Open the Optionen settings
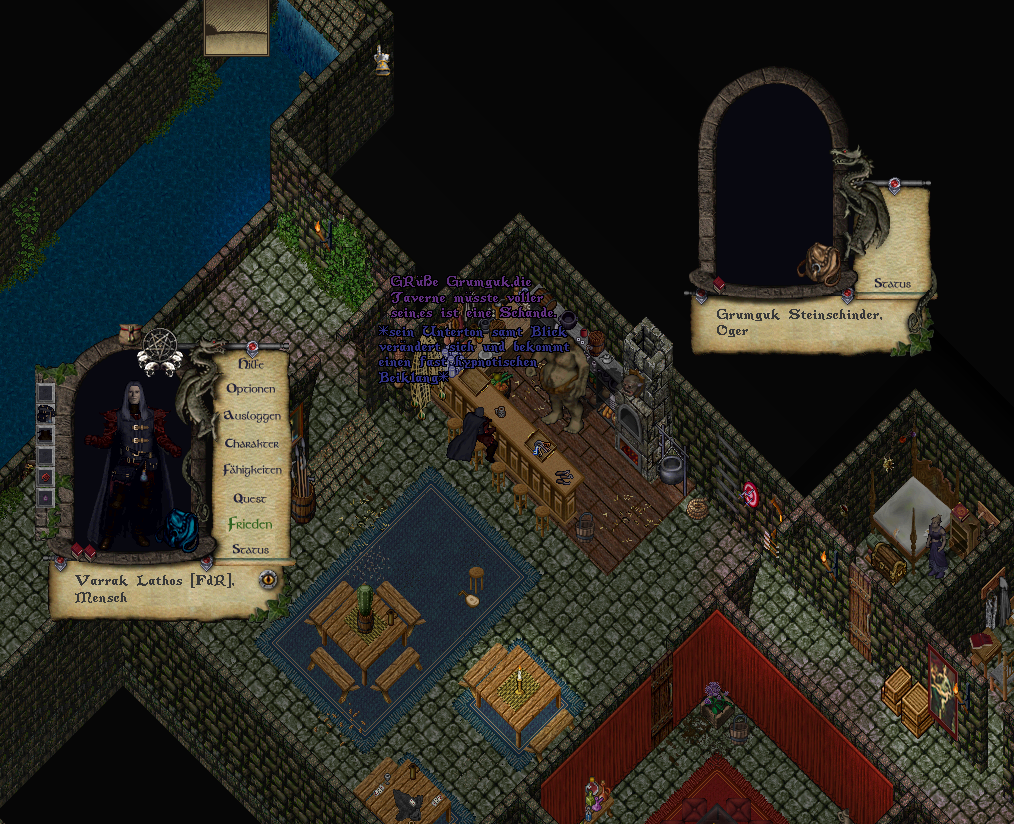 pyautogui.click(x=250, y=389)
